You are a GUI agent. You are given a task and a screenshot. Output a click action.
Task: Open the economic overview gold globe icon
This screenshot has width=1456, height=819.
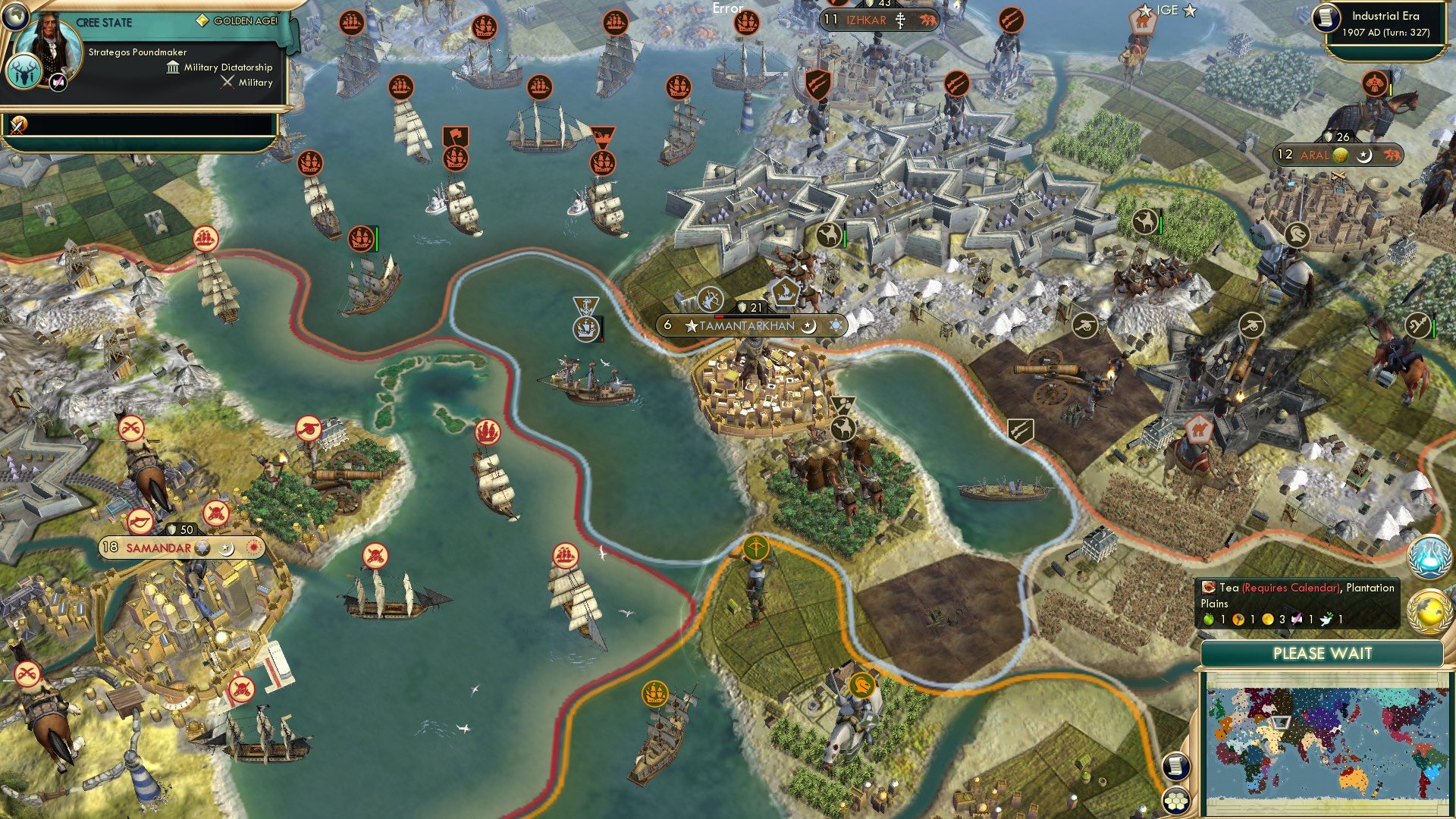click(x=1430, y=612)
